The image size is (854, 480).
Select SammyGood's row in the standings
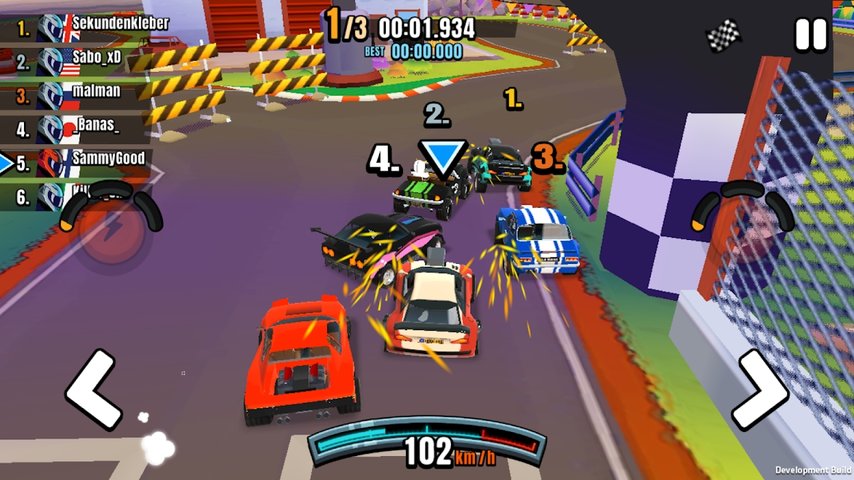(90, 160)
